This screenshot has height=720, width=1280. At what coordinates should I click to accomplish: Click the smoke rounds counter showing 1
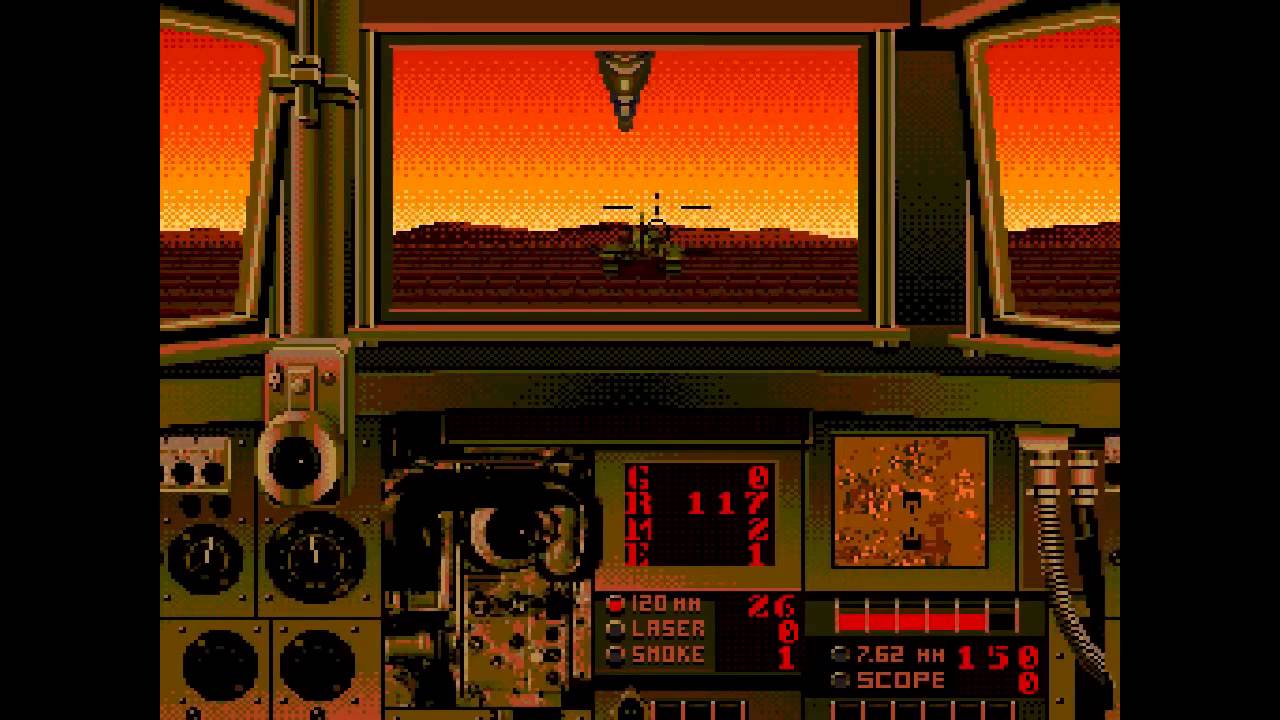click(790, 658)
